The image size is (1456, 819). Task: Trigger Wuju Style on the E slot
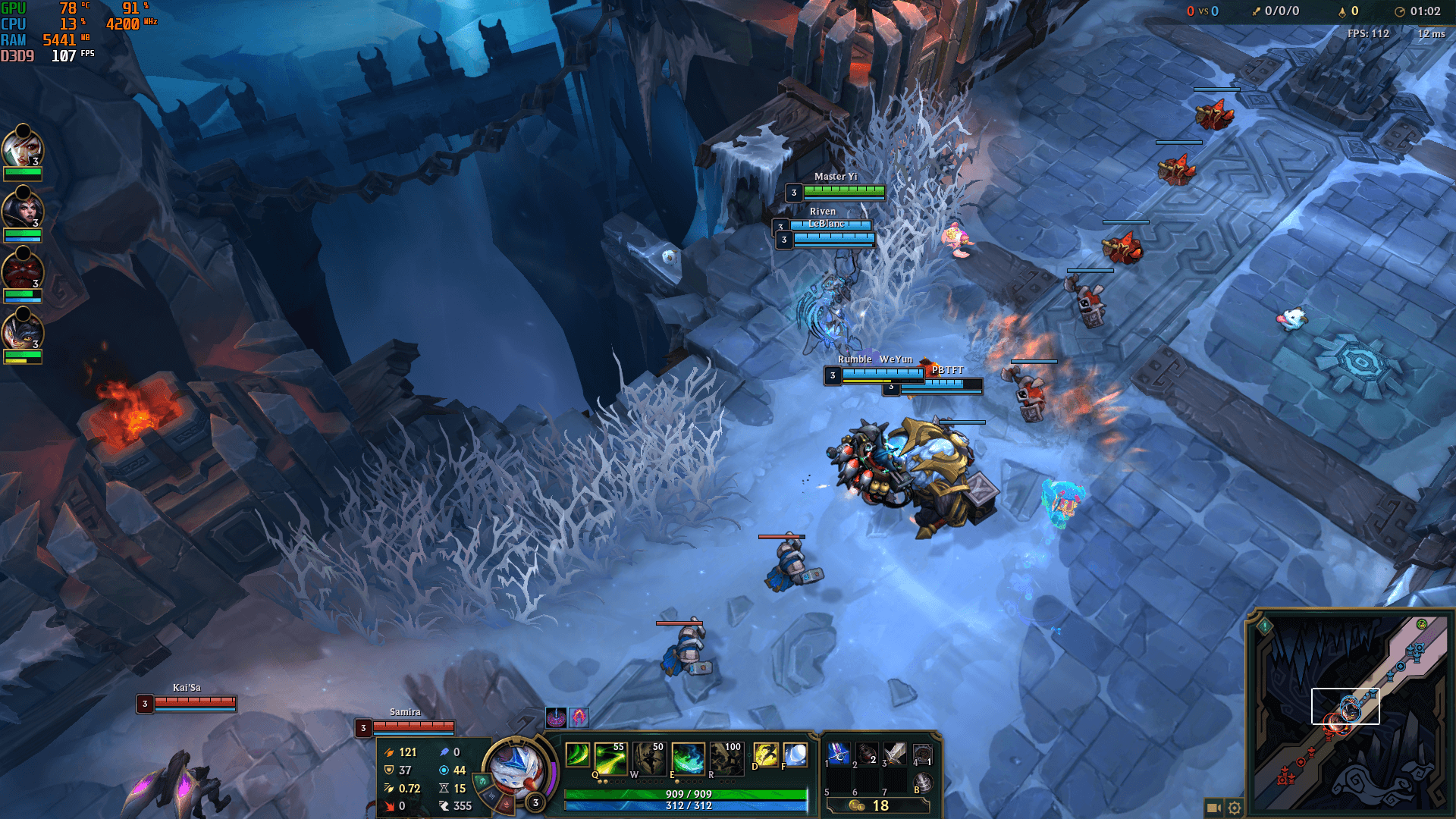[x=688, y=758]
